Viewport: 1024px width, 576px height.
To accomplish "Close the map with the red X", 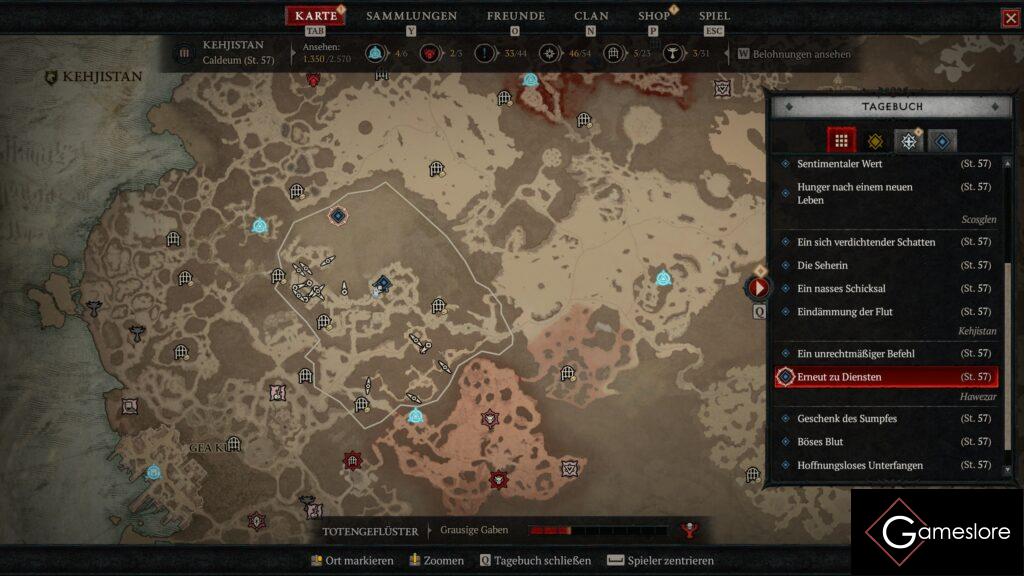I will click(1010, 18).
